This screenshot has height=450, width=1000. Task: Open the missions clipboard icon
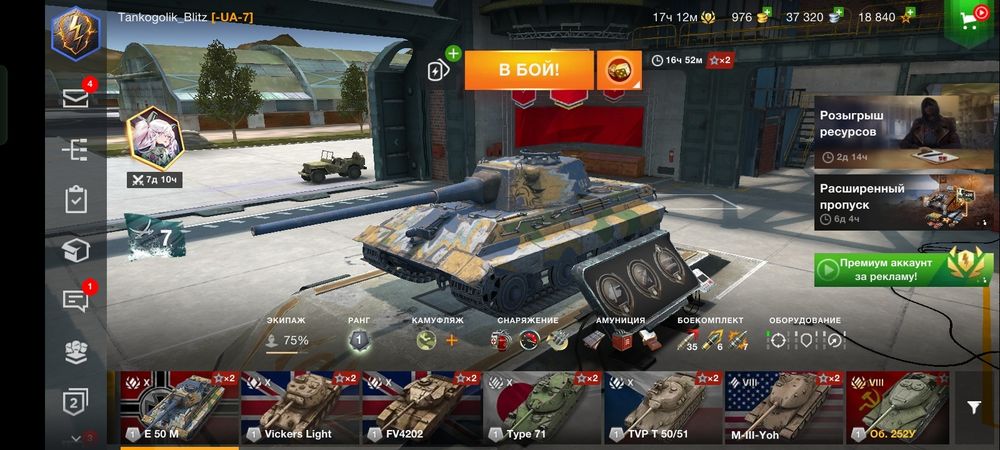click(x=76, y=200)
